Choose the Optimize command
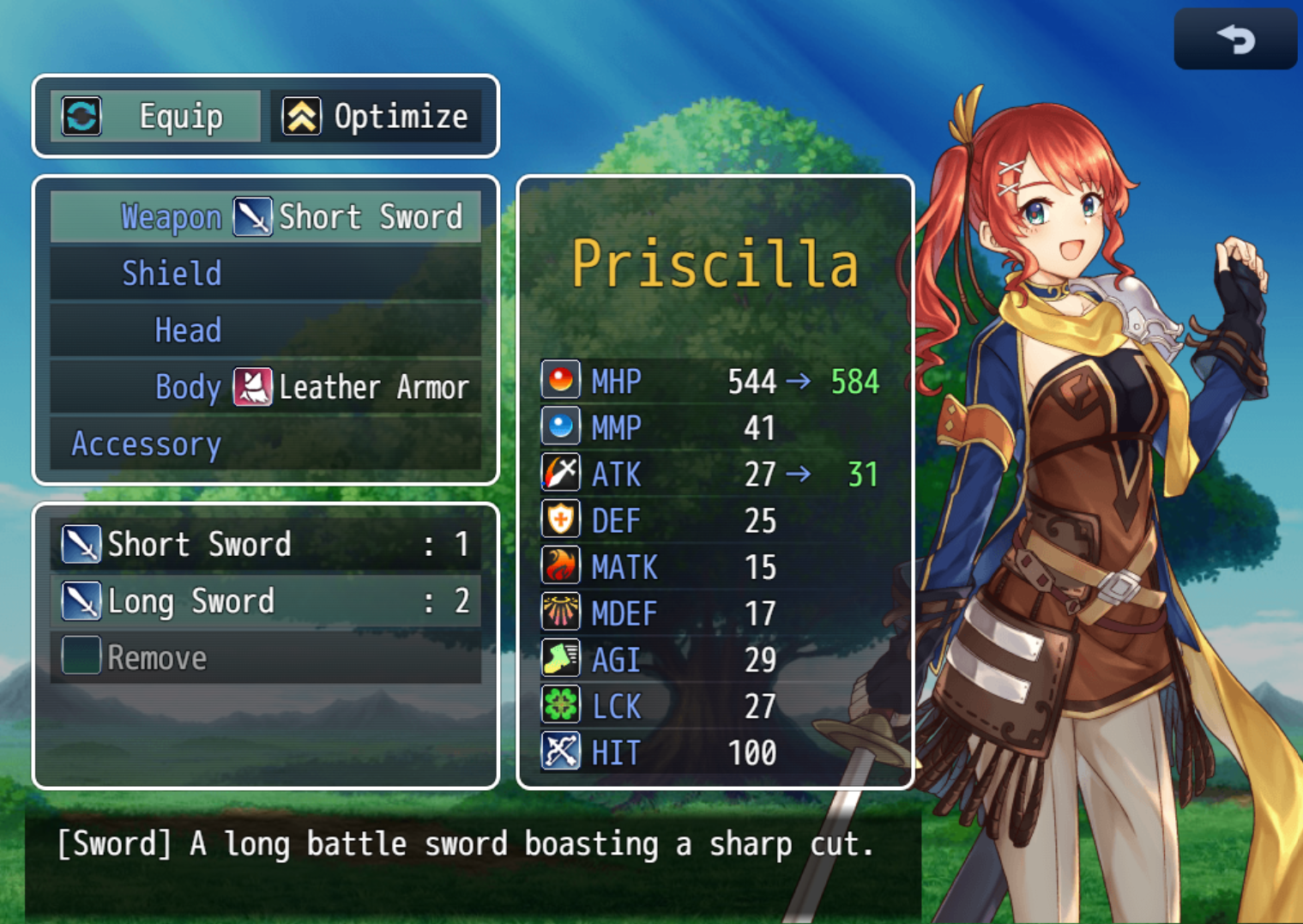 376,117
